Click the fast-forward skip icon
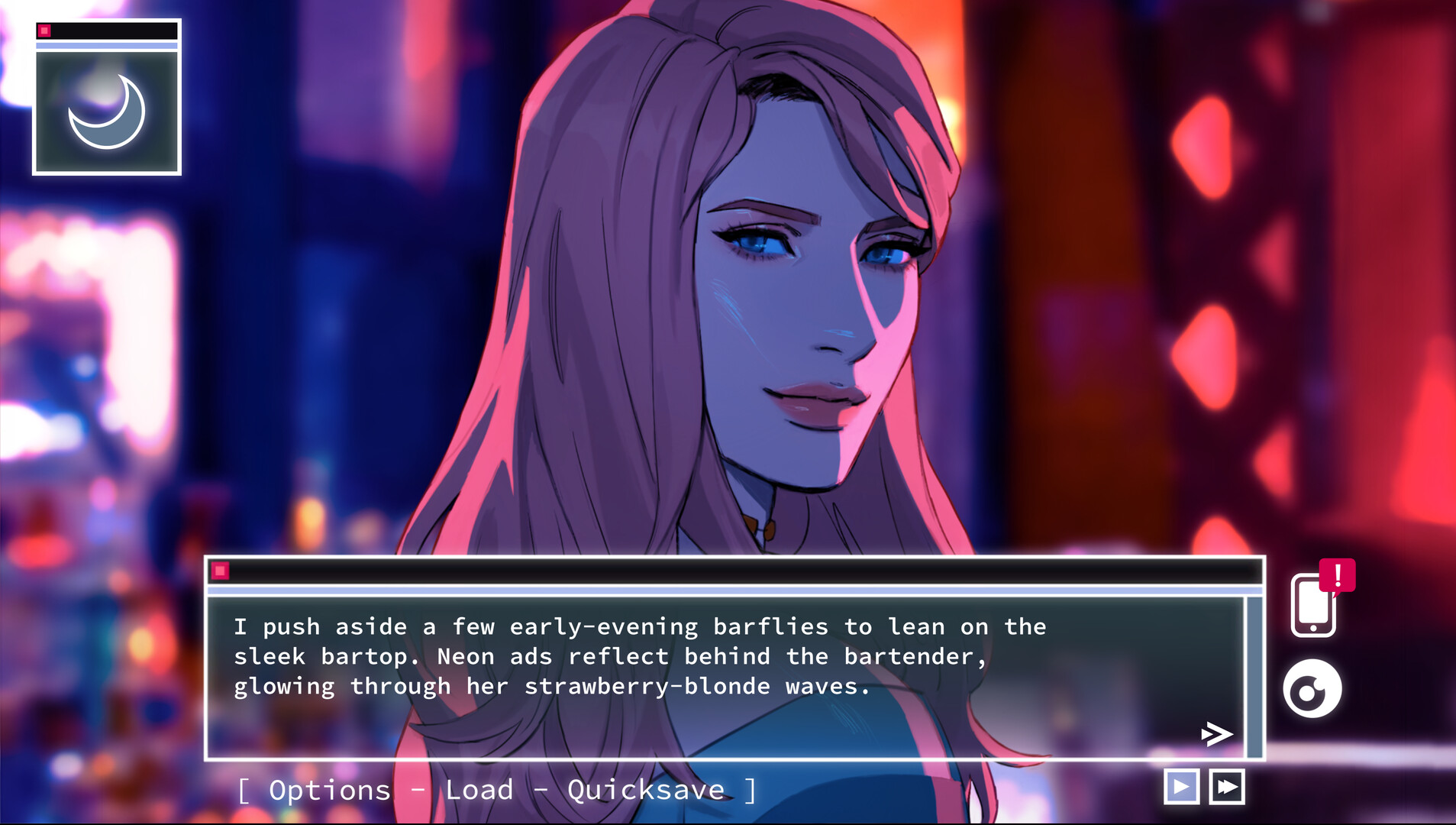This screenshot has width=1456, height=825. tap(1226, 785)
